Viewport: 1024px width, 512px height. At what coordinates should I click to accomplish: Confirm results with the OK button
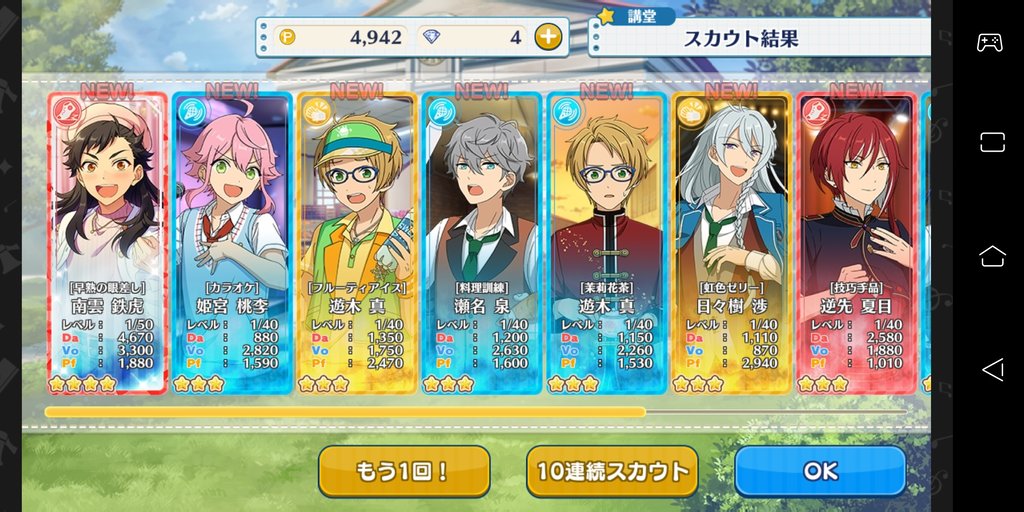(x=820, y=471)
